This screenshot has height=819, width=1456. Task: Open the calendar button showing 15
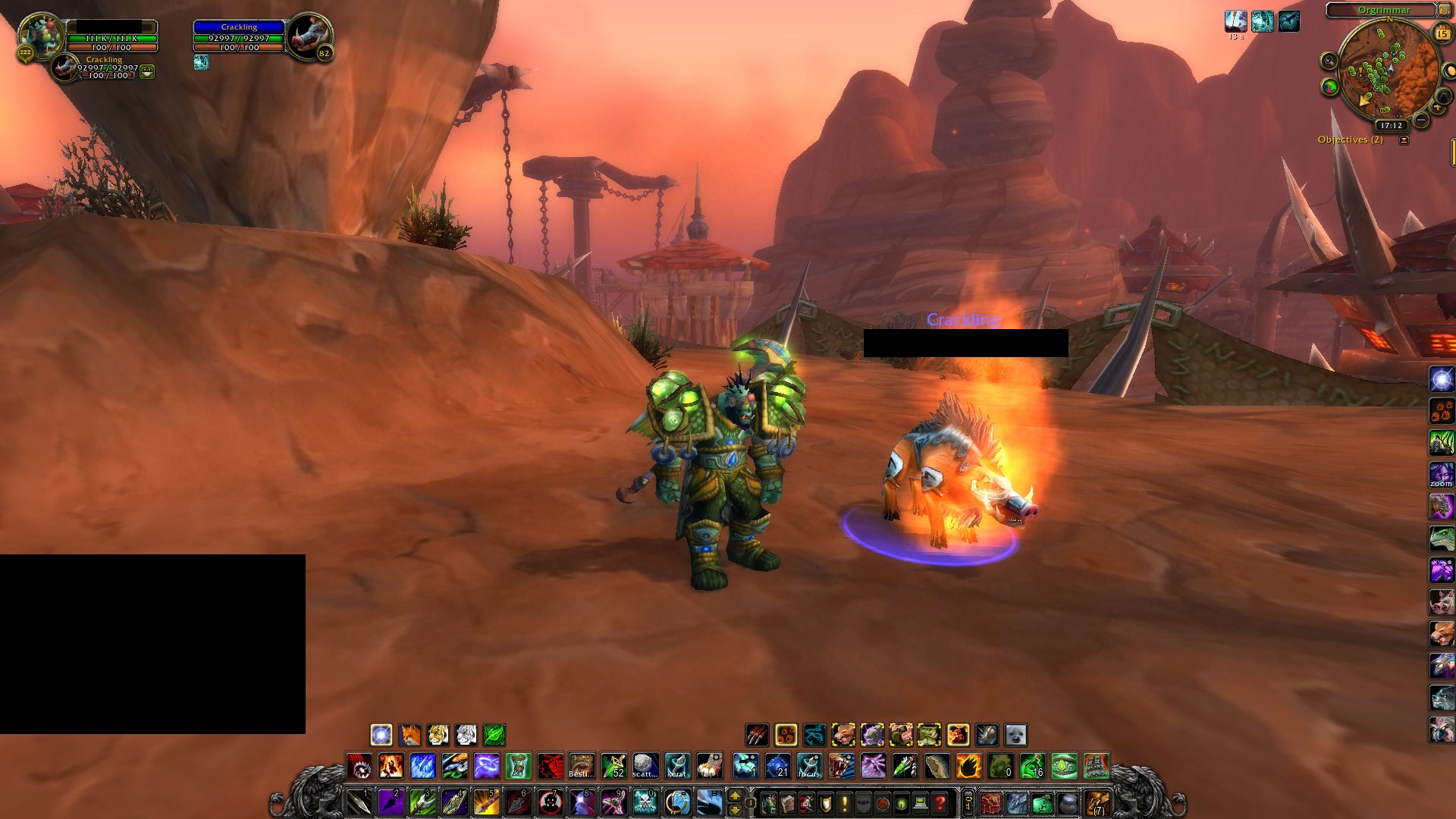click(x=1442, y=33)
